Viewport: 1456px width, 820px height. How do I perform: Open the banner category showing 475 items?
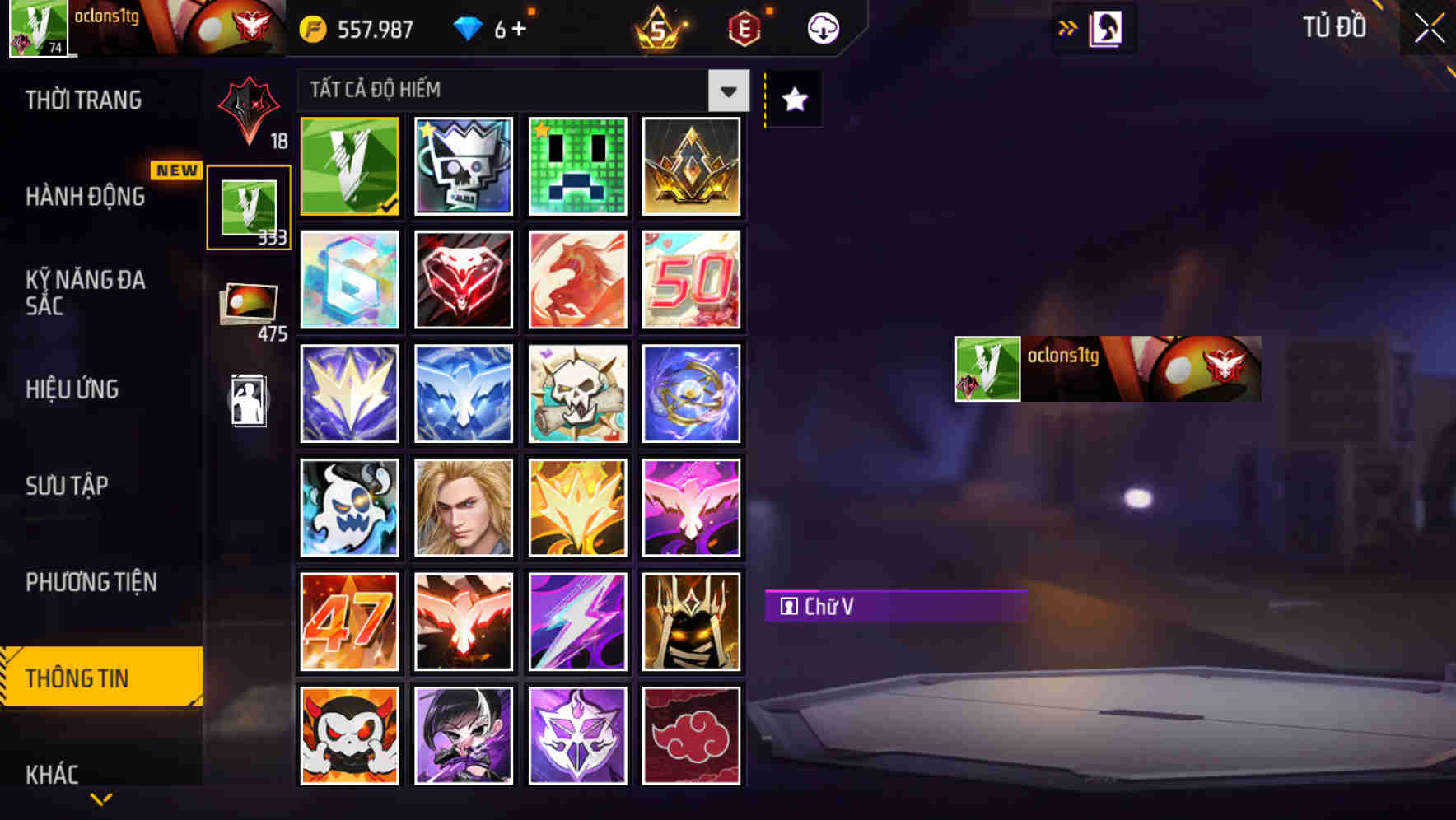[247, 305]
